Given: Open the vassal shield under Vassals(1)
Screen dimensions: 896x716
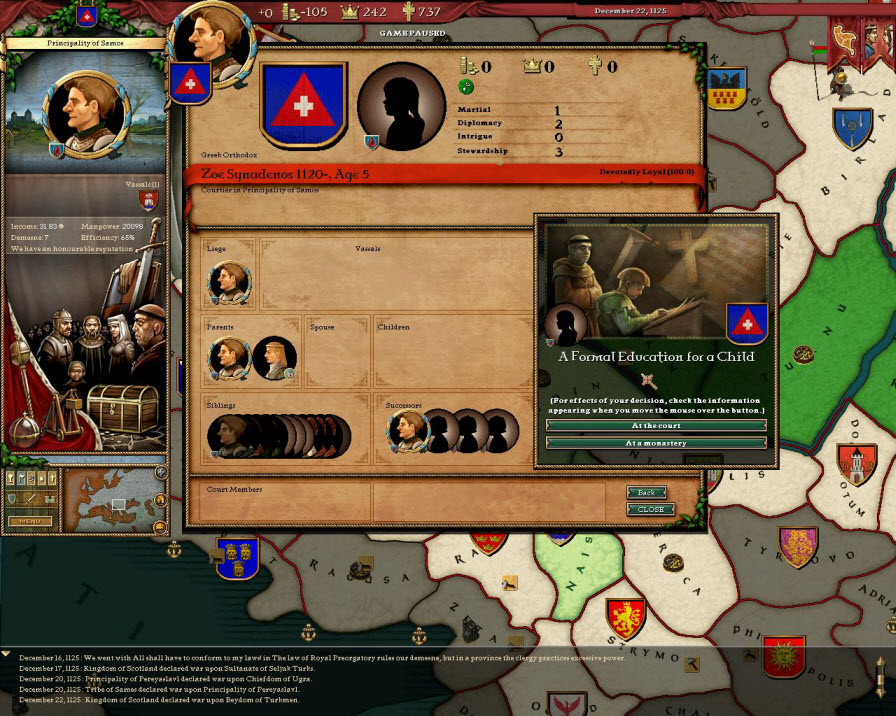Looking at the screenshot, I should (x=149, y=199).
